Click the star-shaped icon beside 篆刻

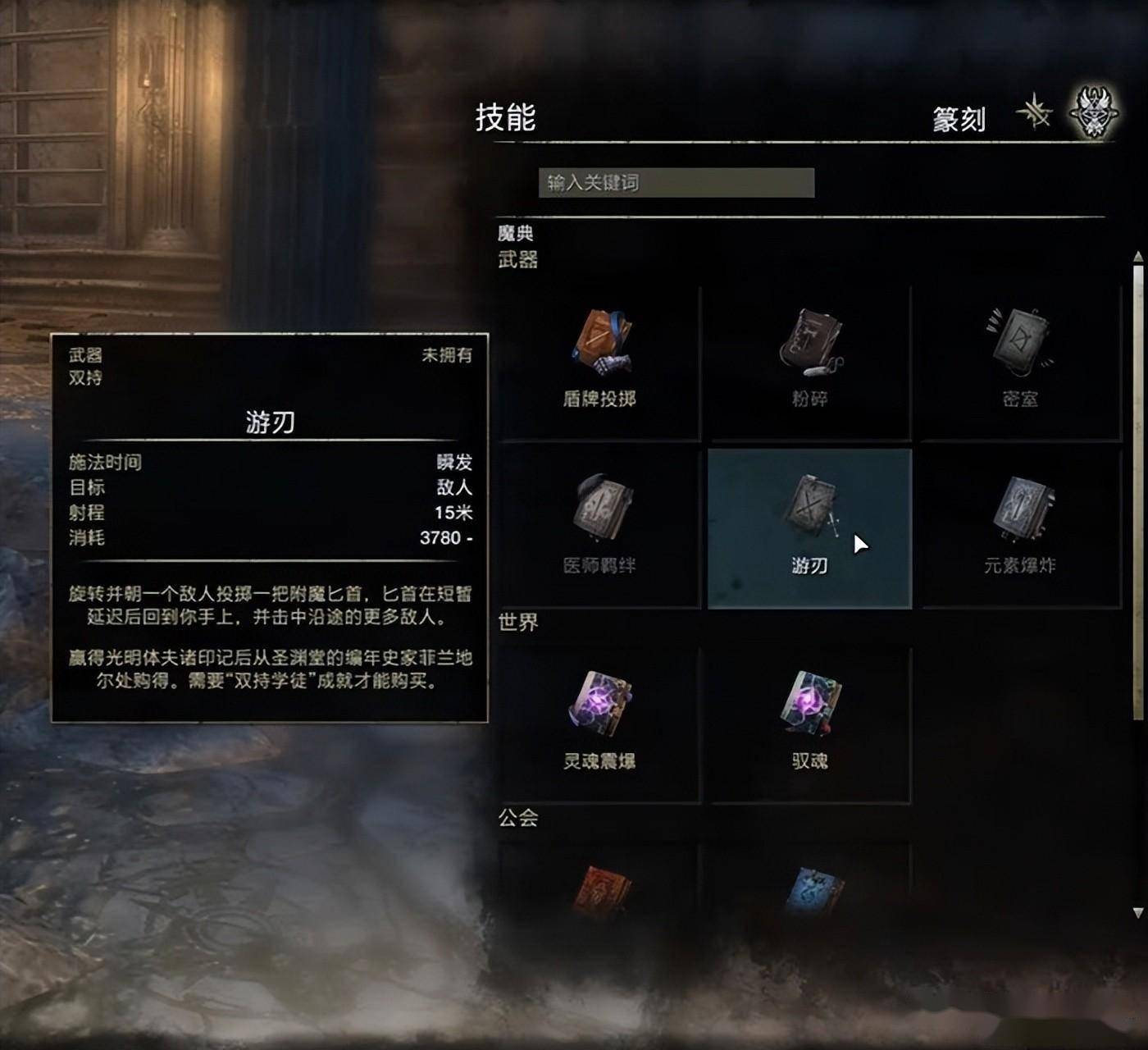(x=1035, y=112)
